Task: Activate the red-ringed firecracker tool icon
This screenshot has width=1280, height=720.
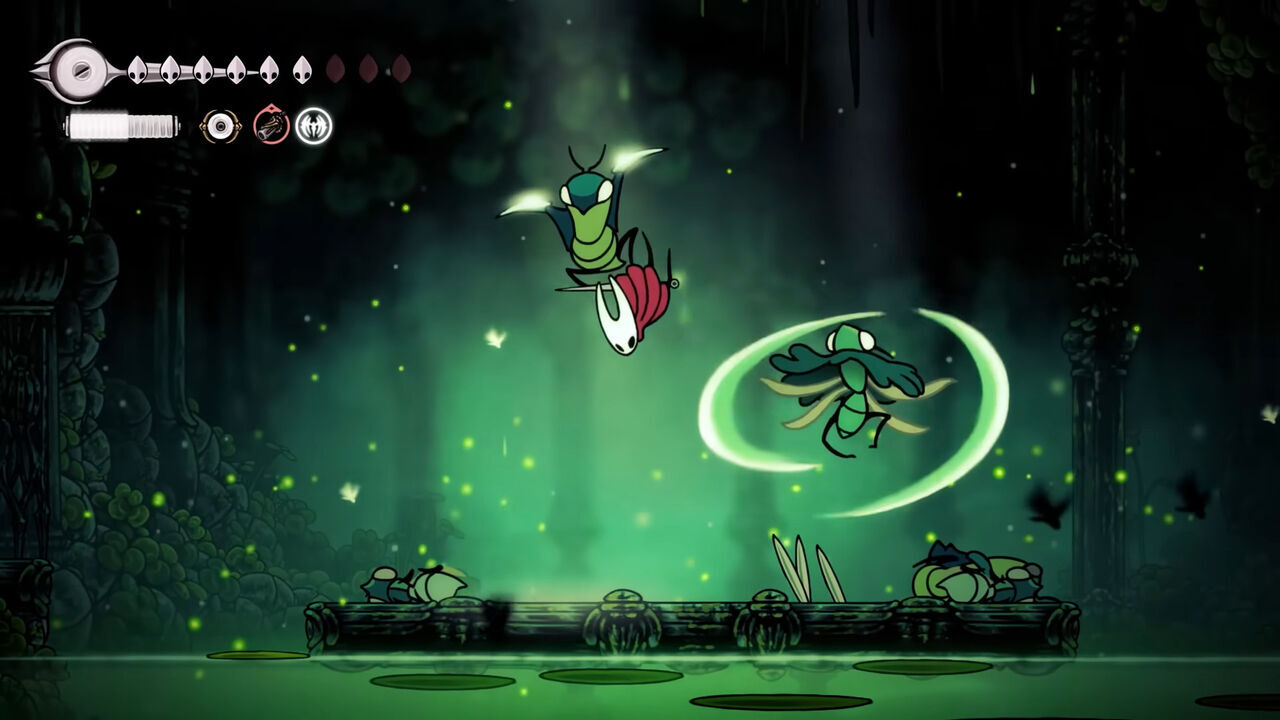Action: tap(271, 126)
